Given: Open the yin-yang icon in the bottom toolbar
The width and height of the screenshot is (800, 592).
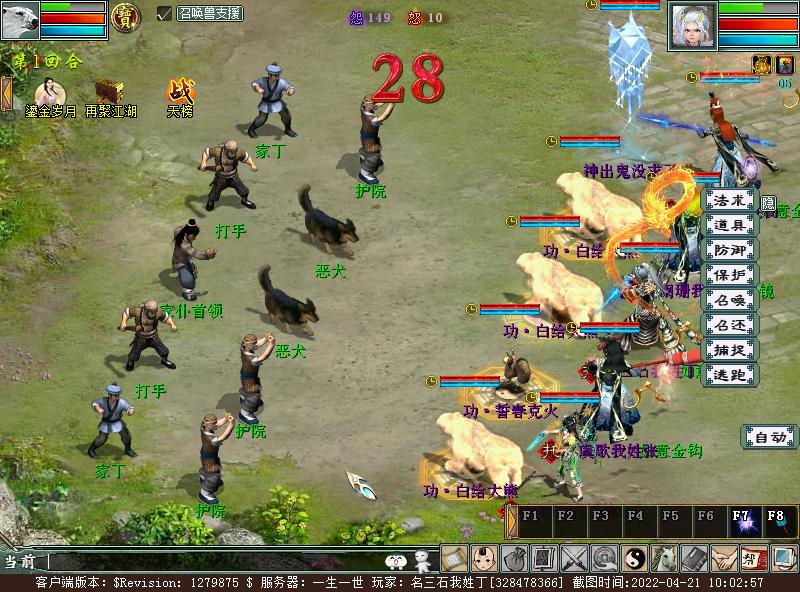Looking at the screenshot, I should [x=635, y=558].
